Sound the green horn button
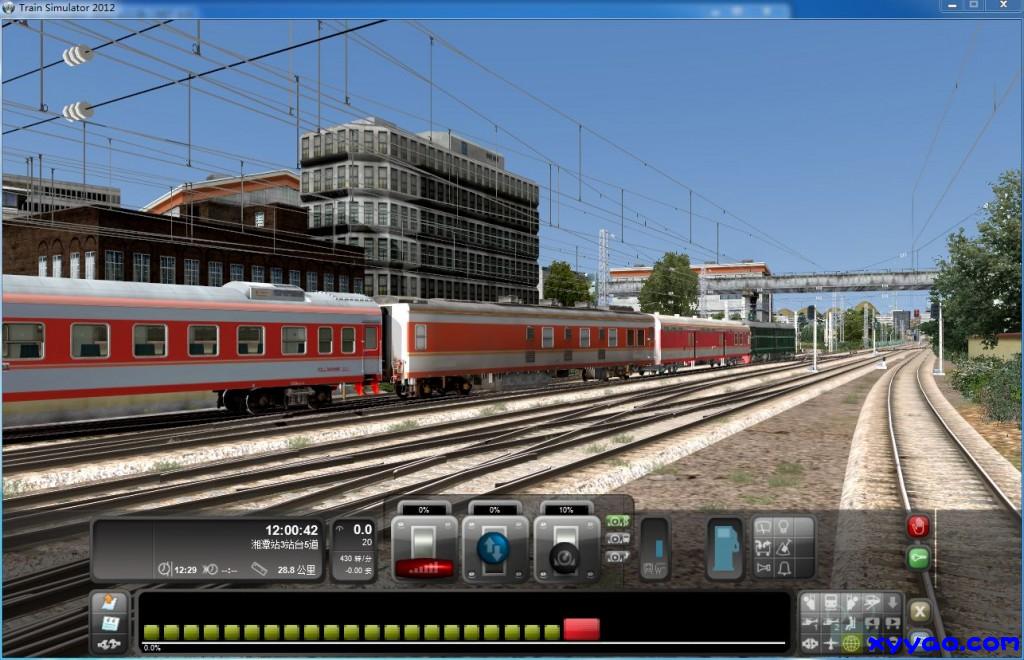This screenshot has width=1024, height=660. pyautogui.click(x=917, y=558)
